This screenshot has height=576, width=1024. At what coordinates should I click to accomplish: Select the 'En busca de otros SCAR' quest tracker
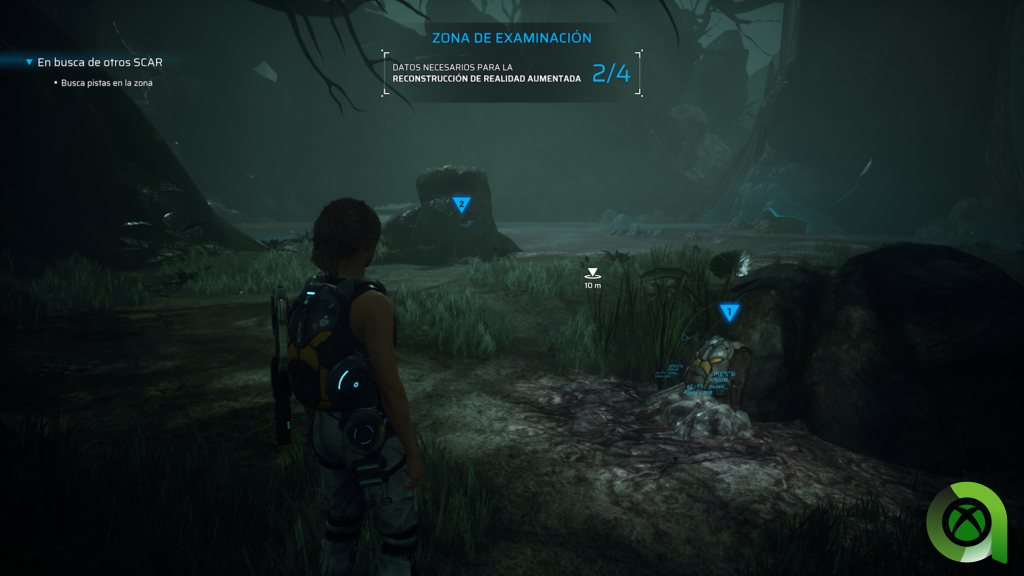pyautogui.click(x=99, y=62)
